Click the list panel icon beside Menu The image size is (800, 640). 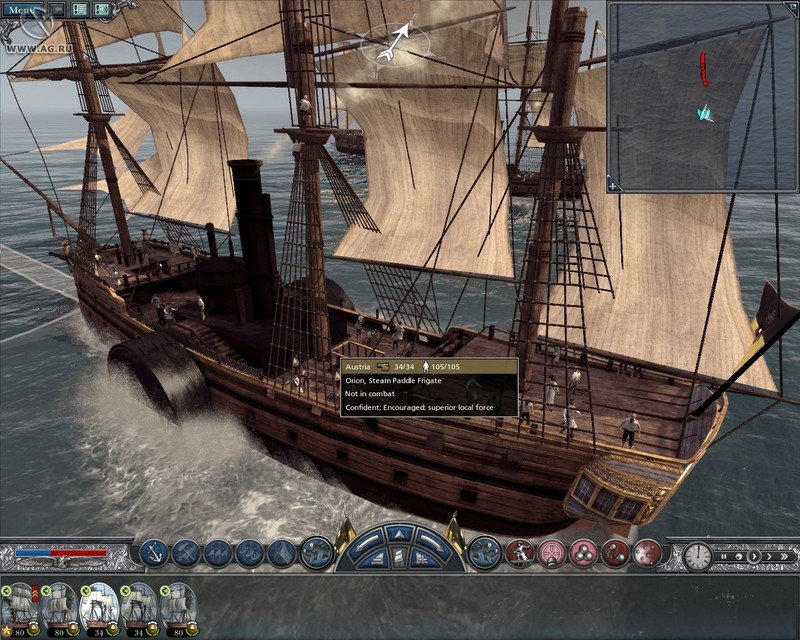(x=57, y=9)
